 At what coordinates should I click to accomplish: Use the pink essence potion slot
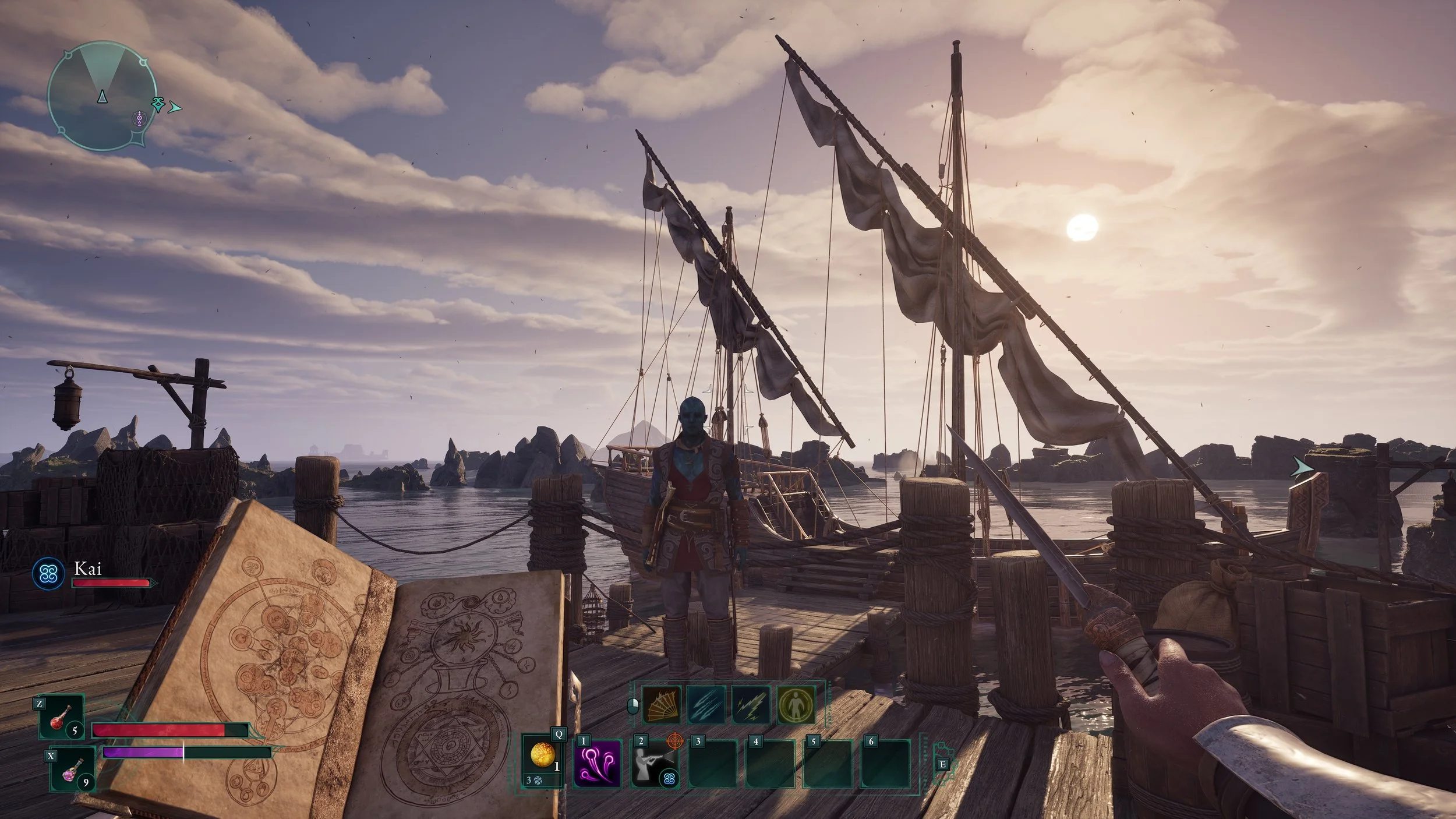click(x=73, y=769)
